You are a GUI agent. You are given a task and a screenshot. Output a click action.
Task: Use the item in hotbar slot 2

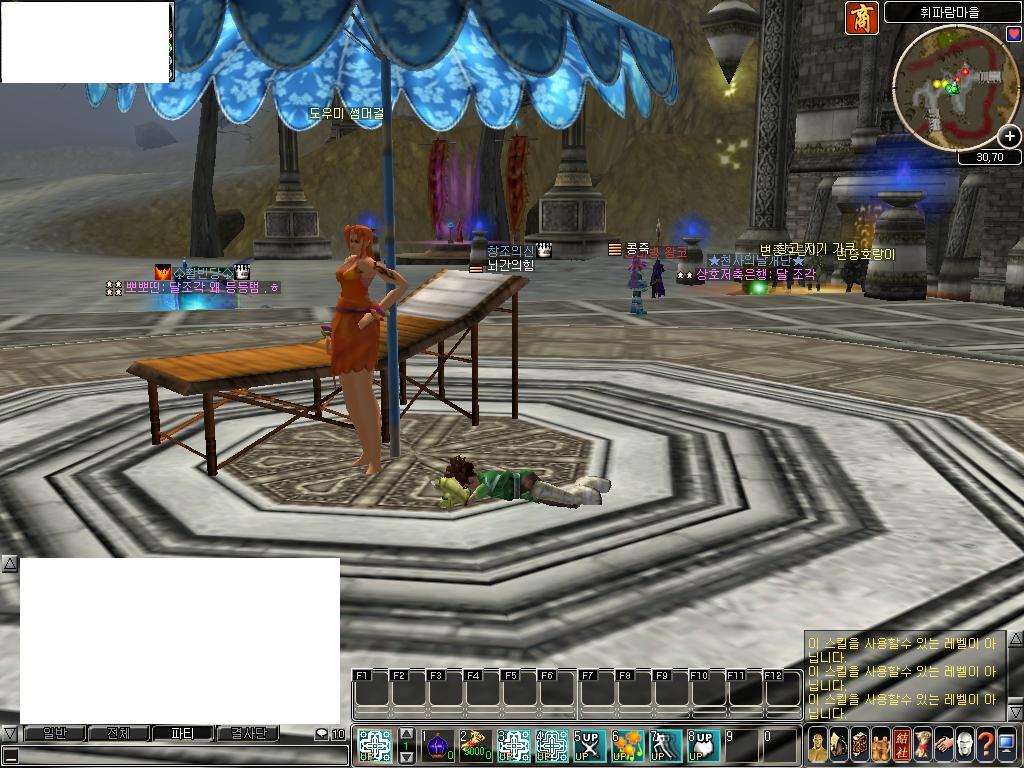point(474,746)
